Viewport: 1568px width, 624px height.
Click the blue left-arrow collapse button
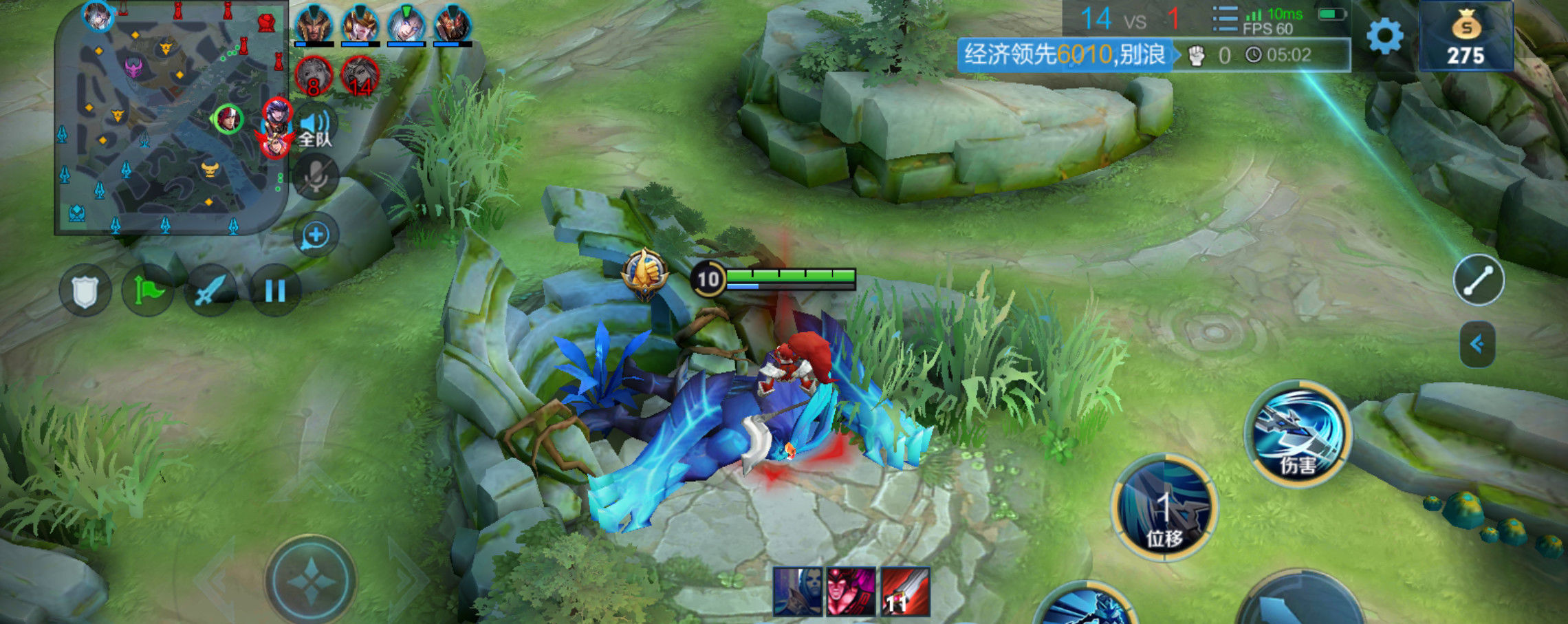pos(1477,344)
